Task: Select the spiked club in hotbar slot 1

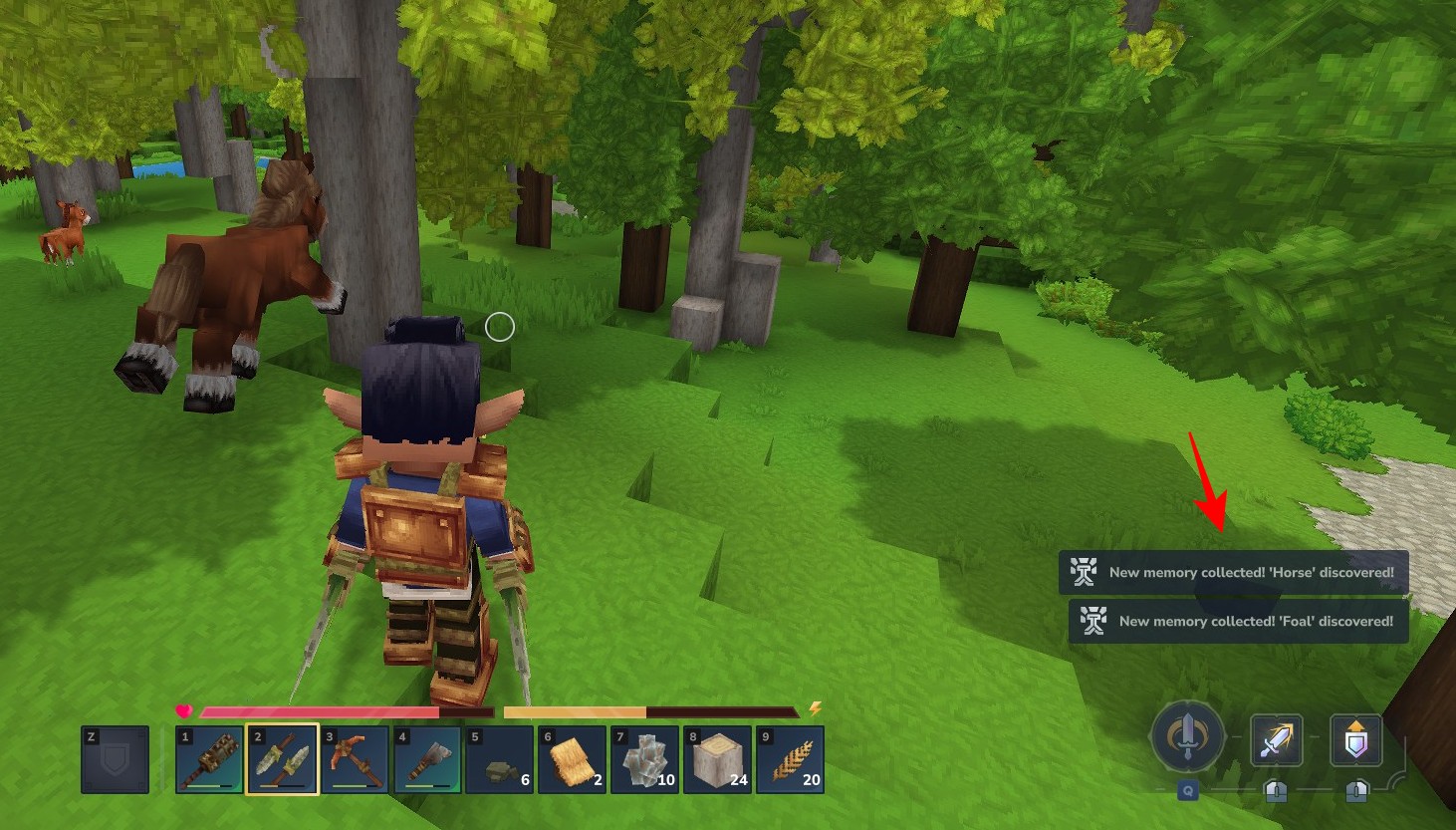Action: point(209,759)
